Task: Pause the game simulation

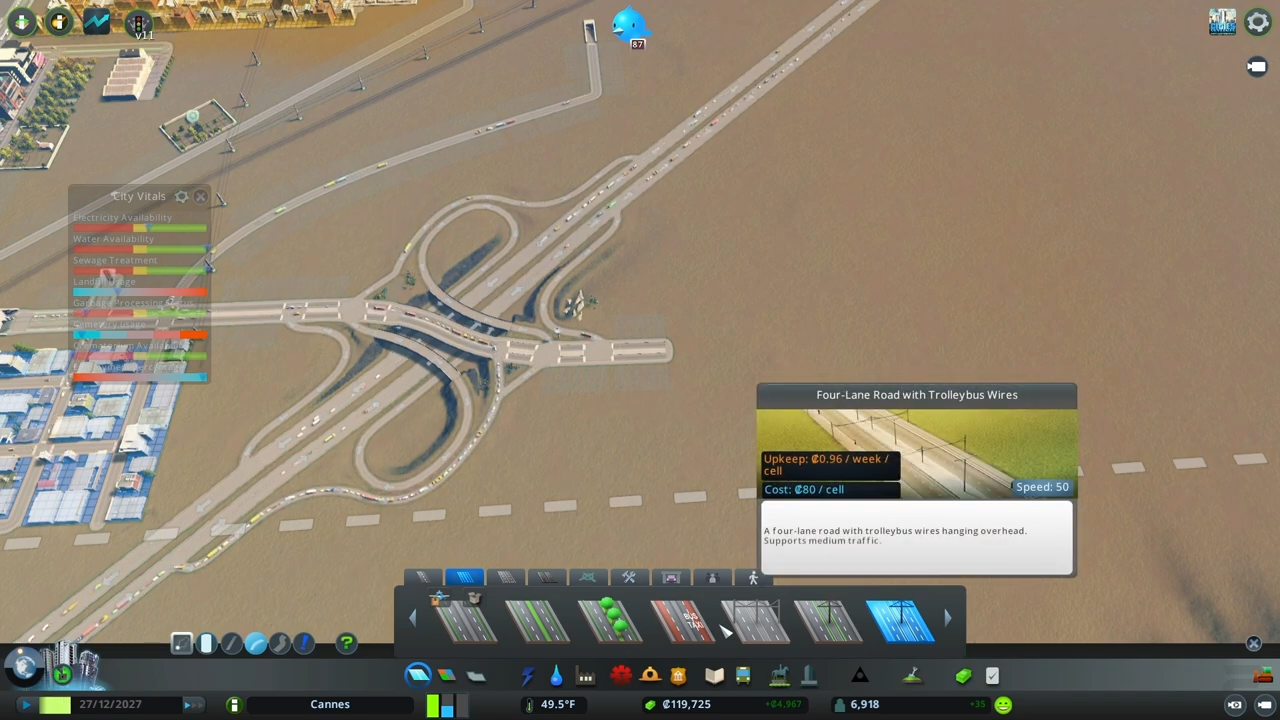Action: 27,704
